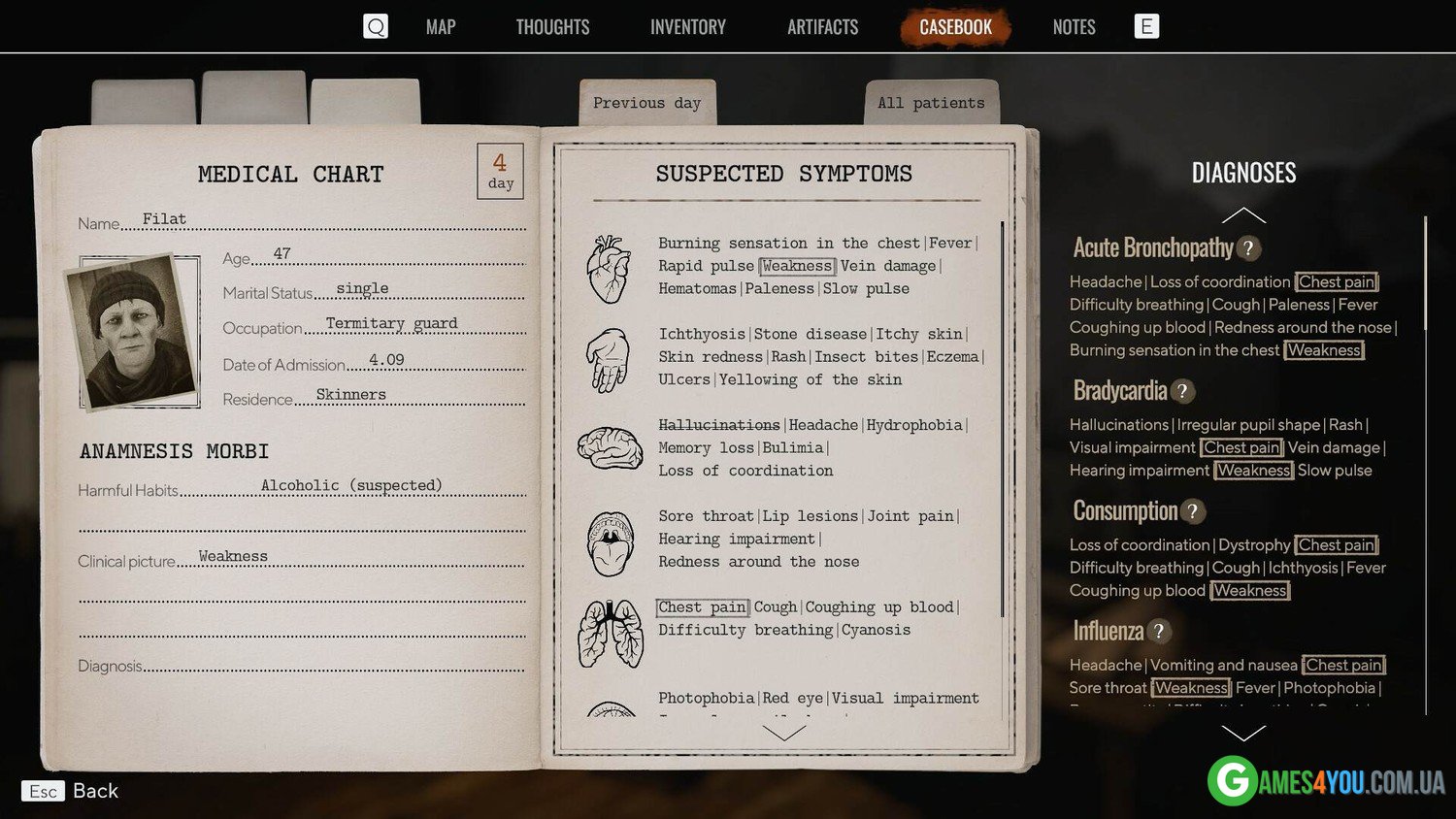Open the Inventory tab

pyautogui.click(x=687, y=27)
